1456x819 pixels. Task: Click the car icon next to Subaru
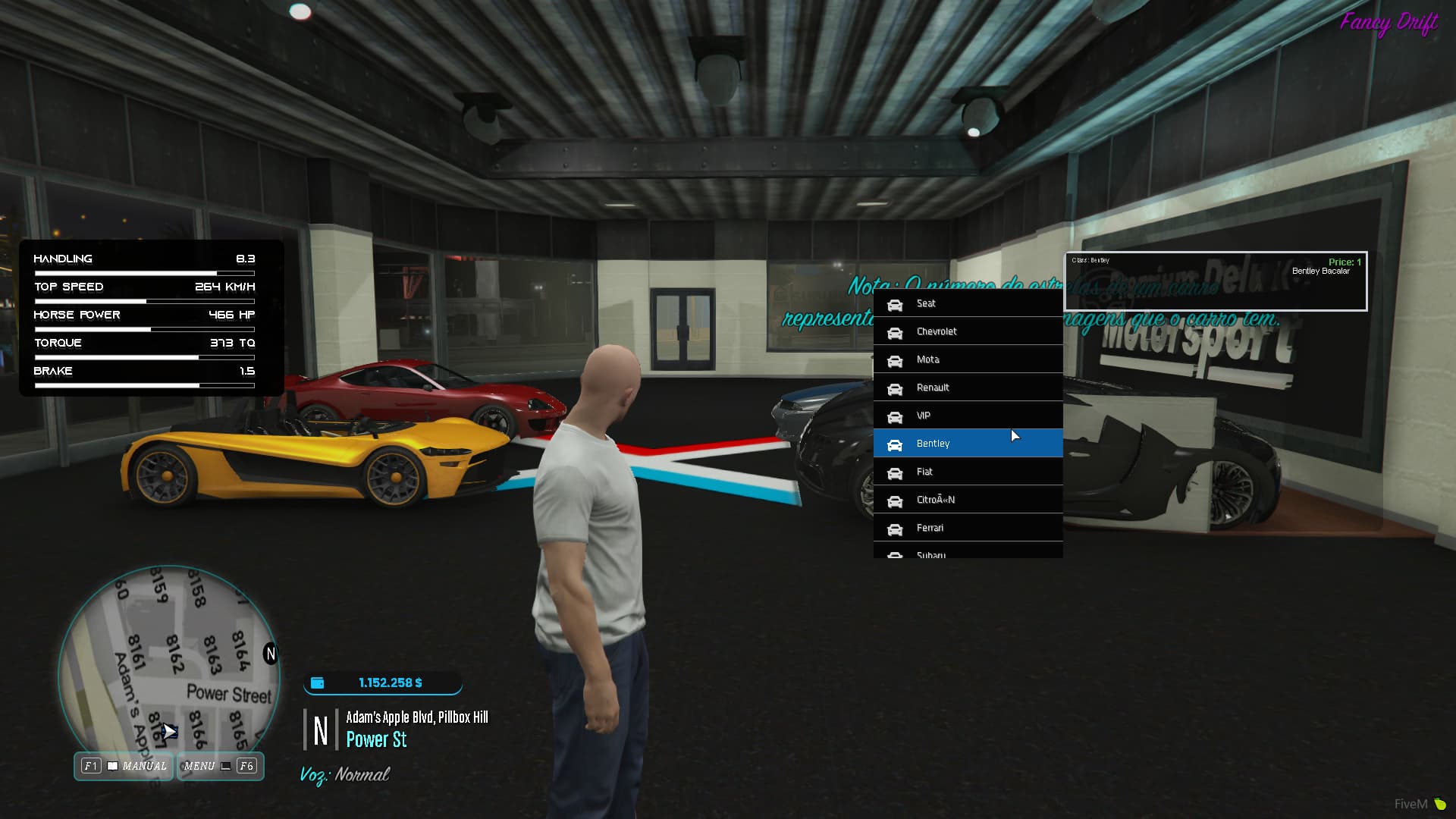click(896, 554)
